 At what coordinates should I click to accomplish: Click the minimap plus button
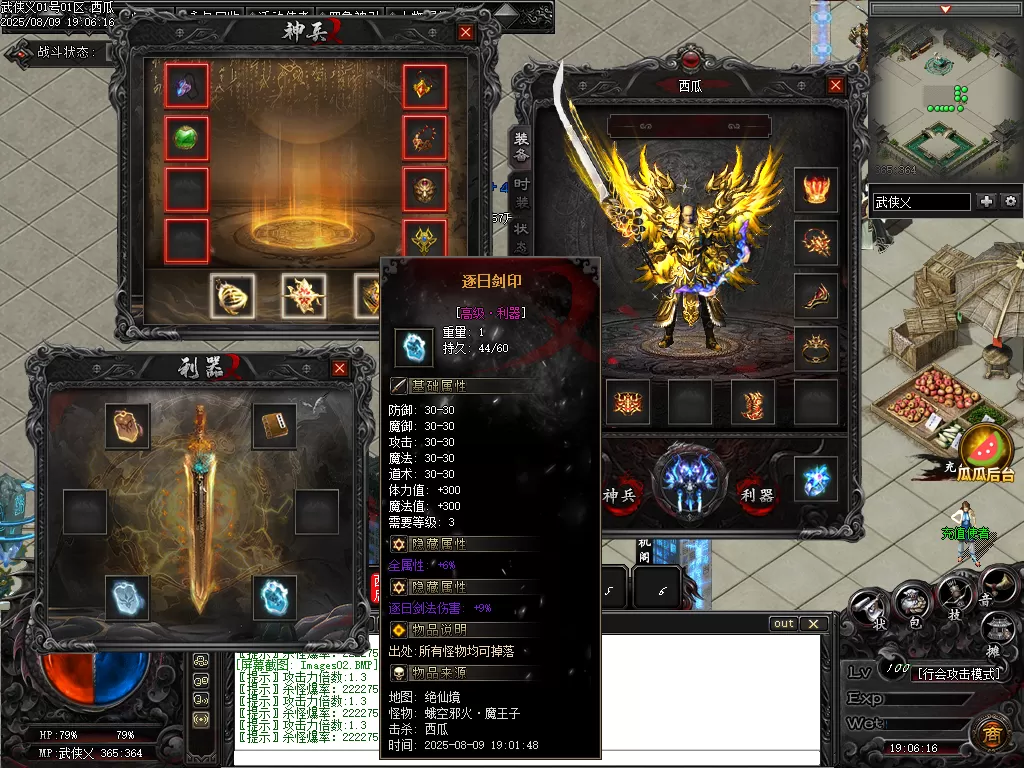point(987,201)
